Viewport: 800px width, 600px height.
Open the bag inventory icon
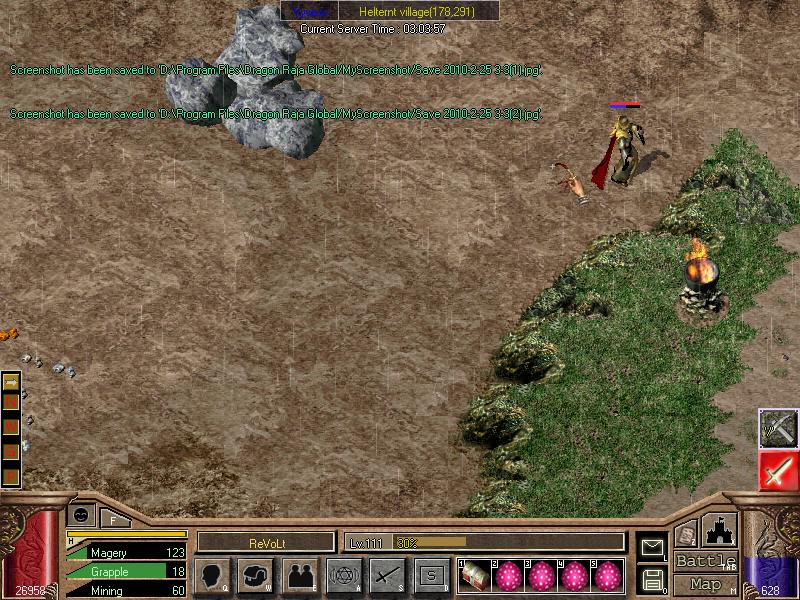tap(255, 576)
